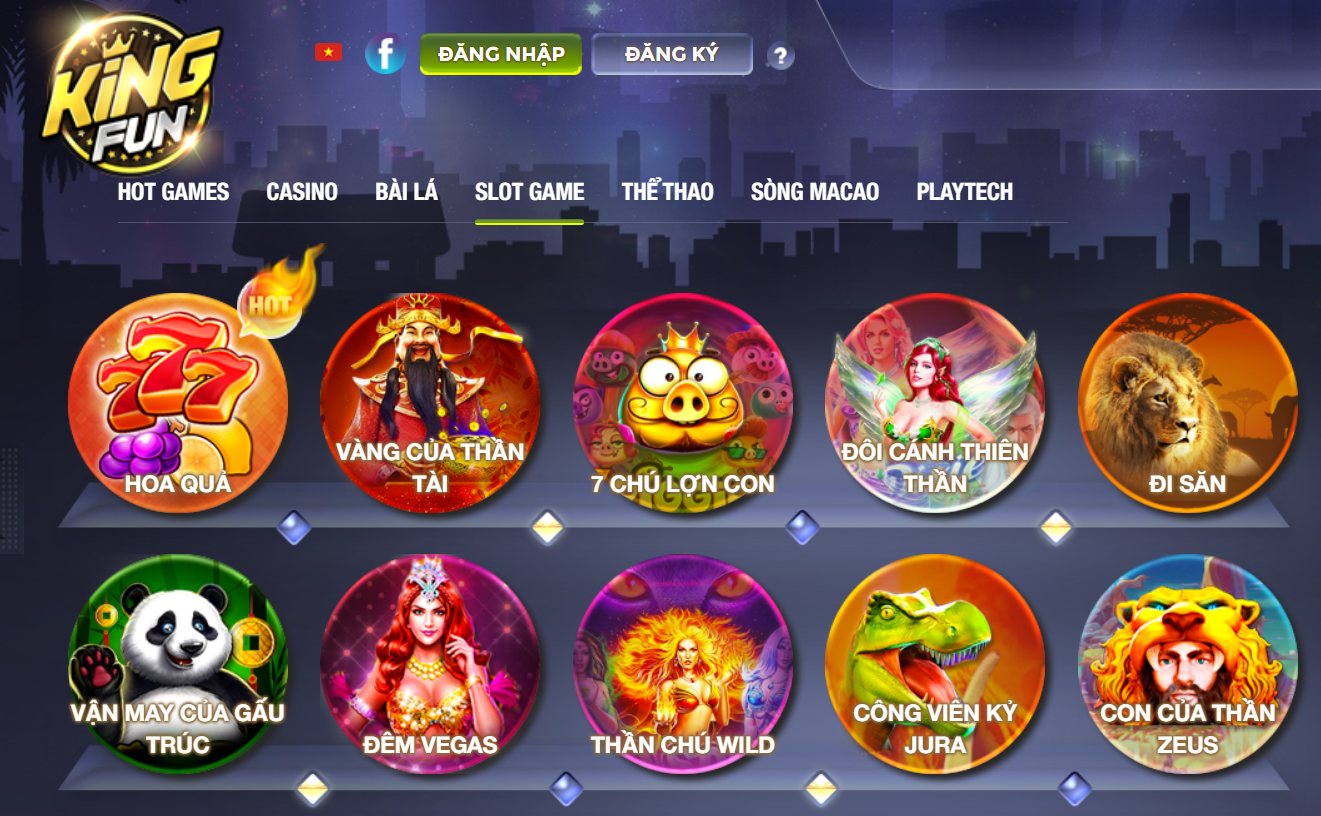Viewport: 1321px width, 816px height.
Task: Select the ĐI SĂN lion game
Action: pyautogui.click(x=1187, y=403)
